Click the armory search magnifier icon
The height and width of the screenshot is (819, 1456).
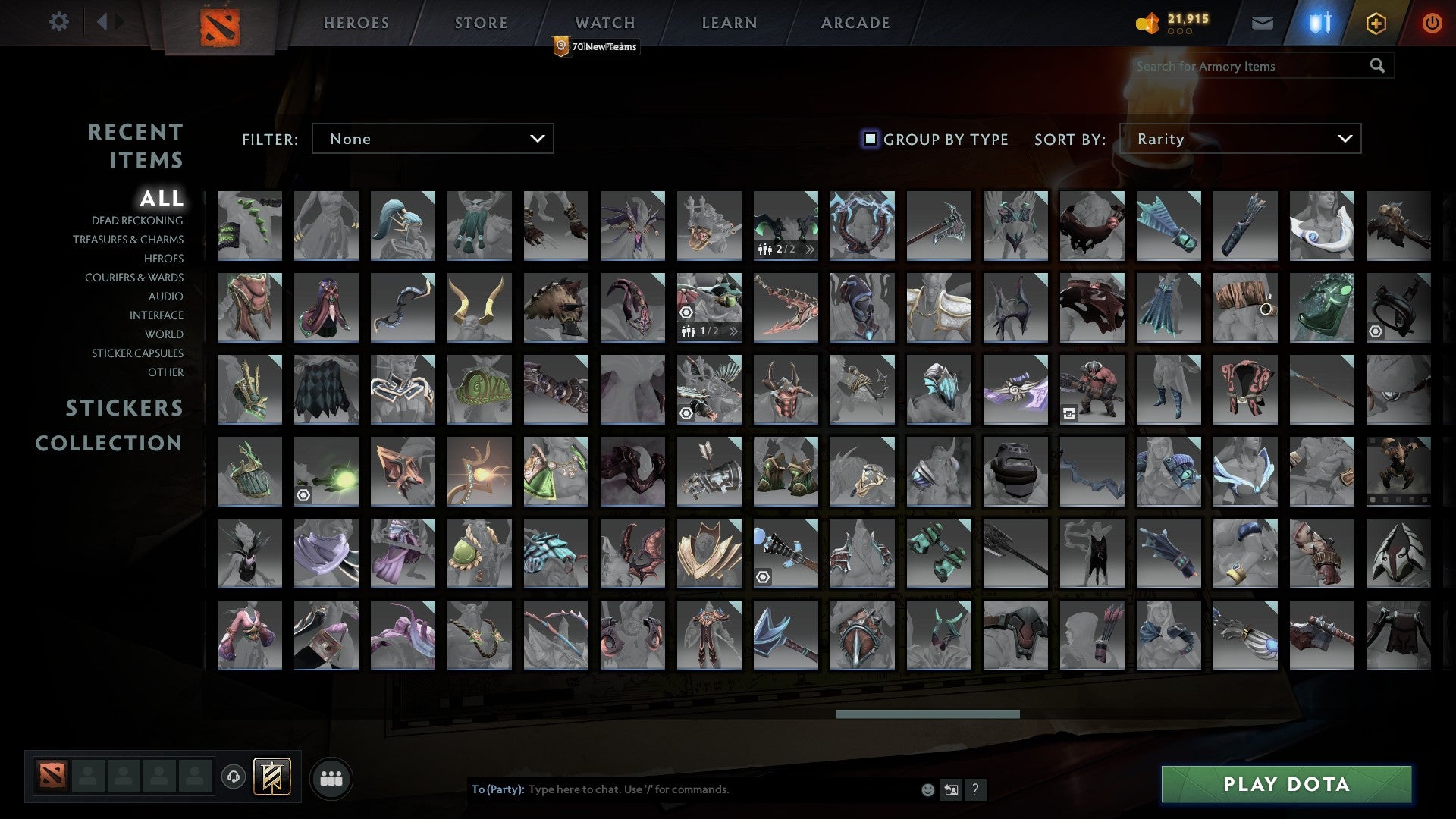tap(1377, 66)
